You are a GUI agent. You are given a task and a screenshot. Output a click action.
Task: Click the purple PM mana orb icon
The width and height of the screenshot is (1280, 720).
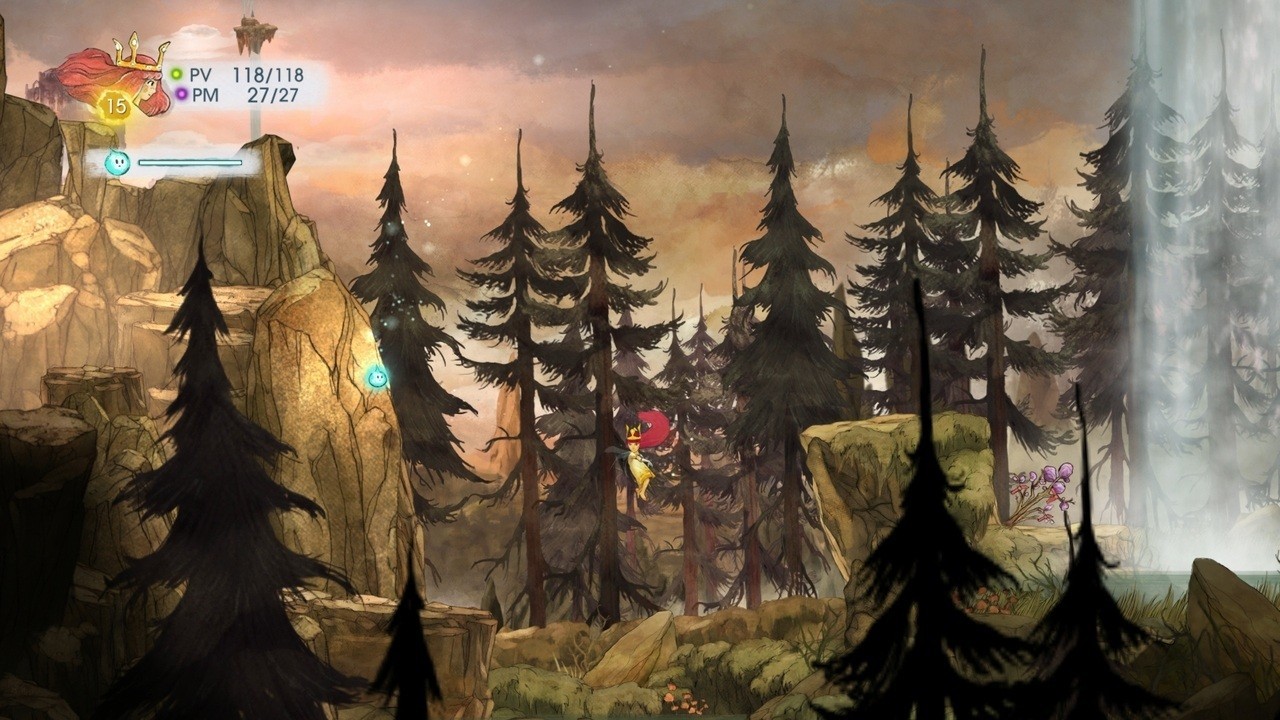pyautogui.click(x=183, y=93)
